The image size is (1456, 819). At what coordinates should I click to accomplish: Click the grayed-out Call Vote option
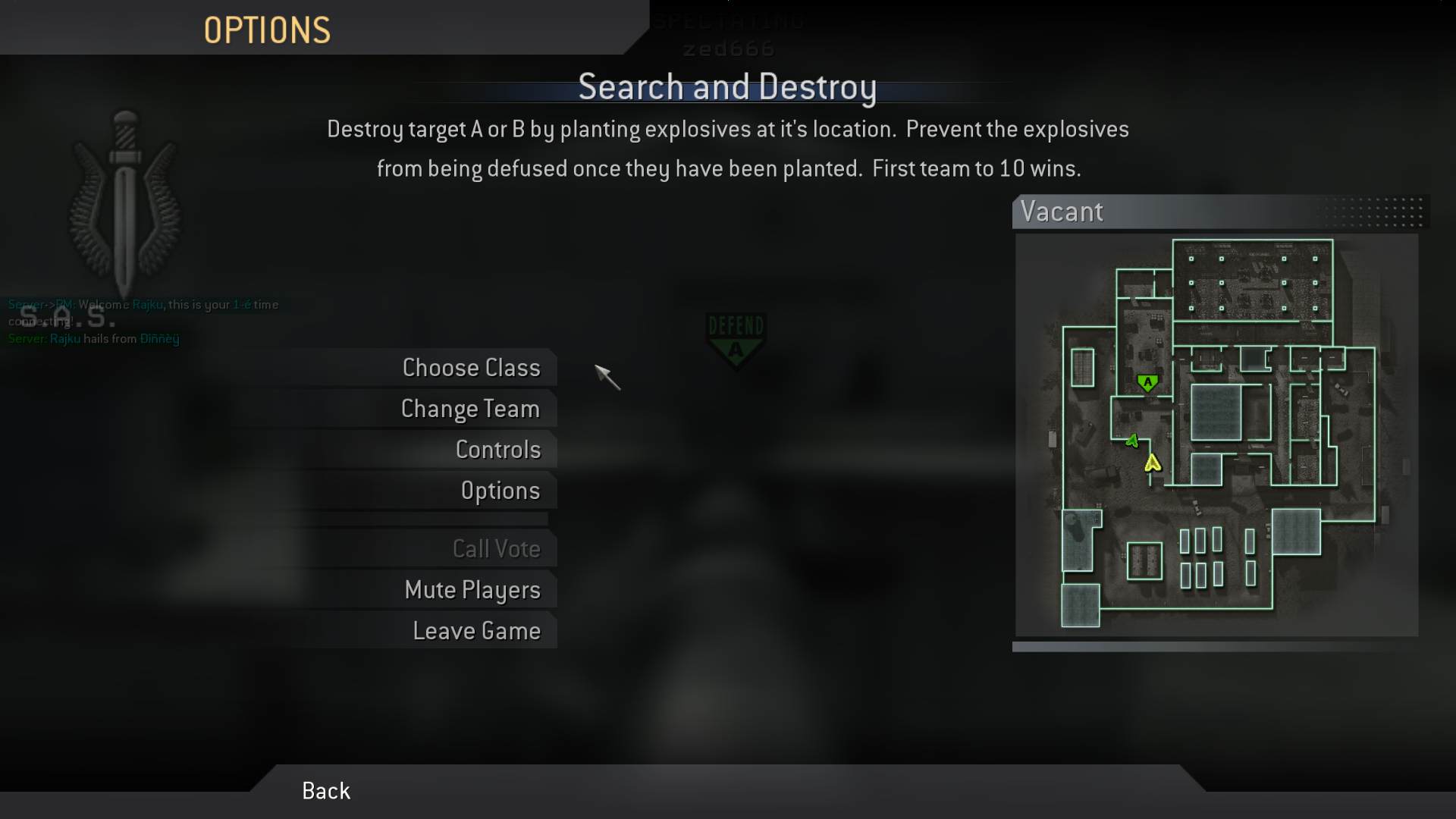[x=497, y=548]
